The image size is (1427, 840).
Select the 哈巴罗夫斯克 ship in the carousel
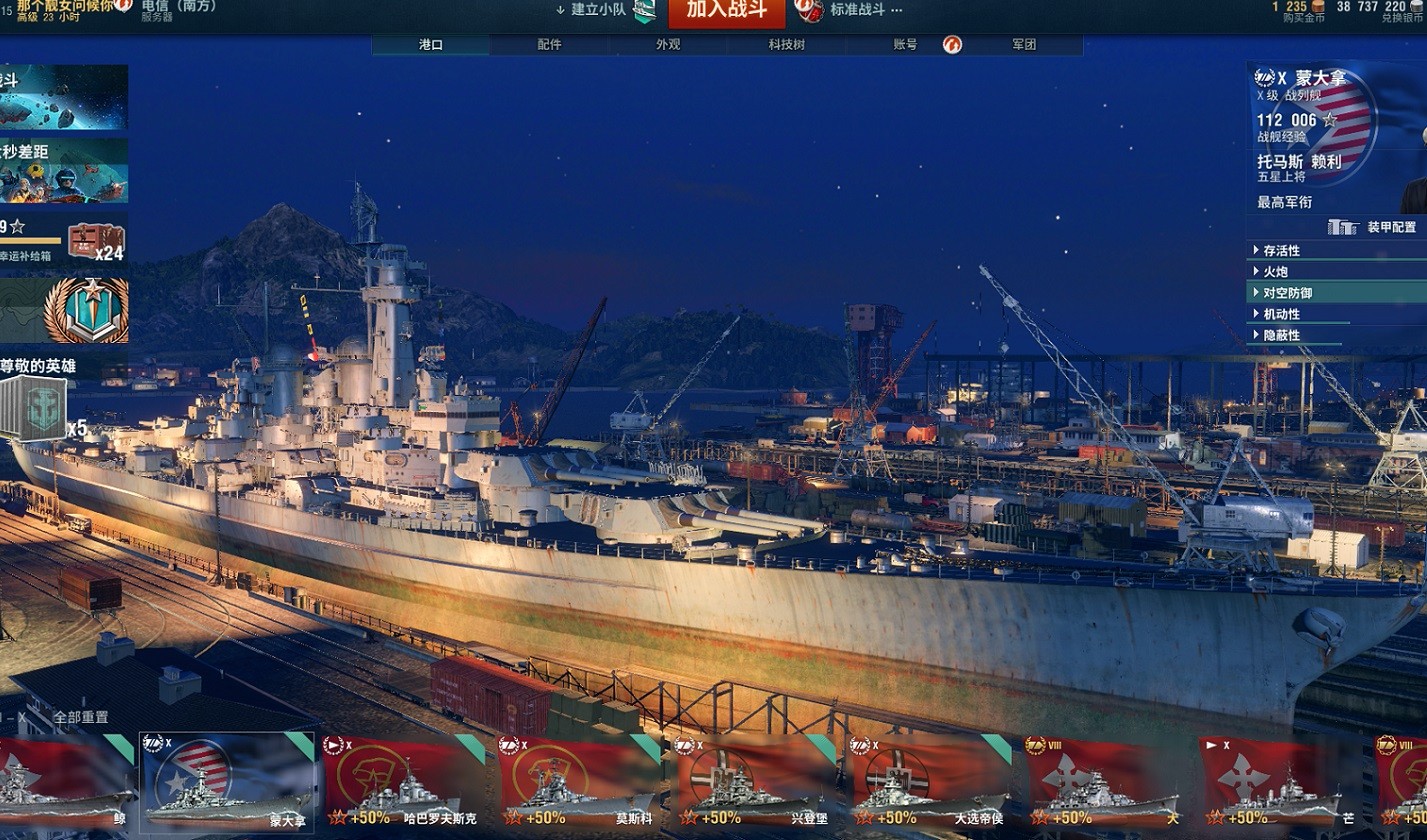[x=406, y=785]
